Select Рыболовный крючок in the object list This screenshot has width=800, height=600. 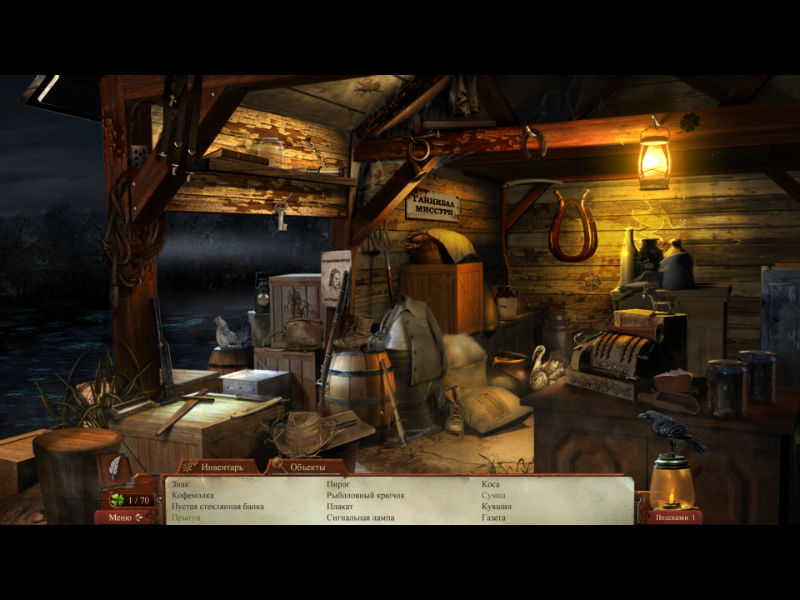pyautogui.click(x=364, y=495)
